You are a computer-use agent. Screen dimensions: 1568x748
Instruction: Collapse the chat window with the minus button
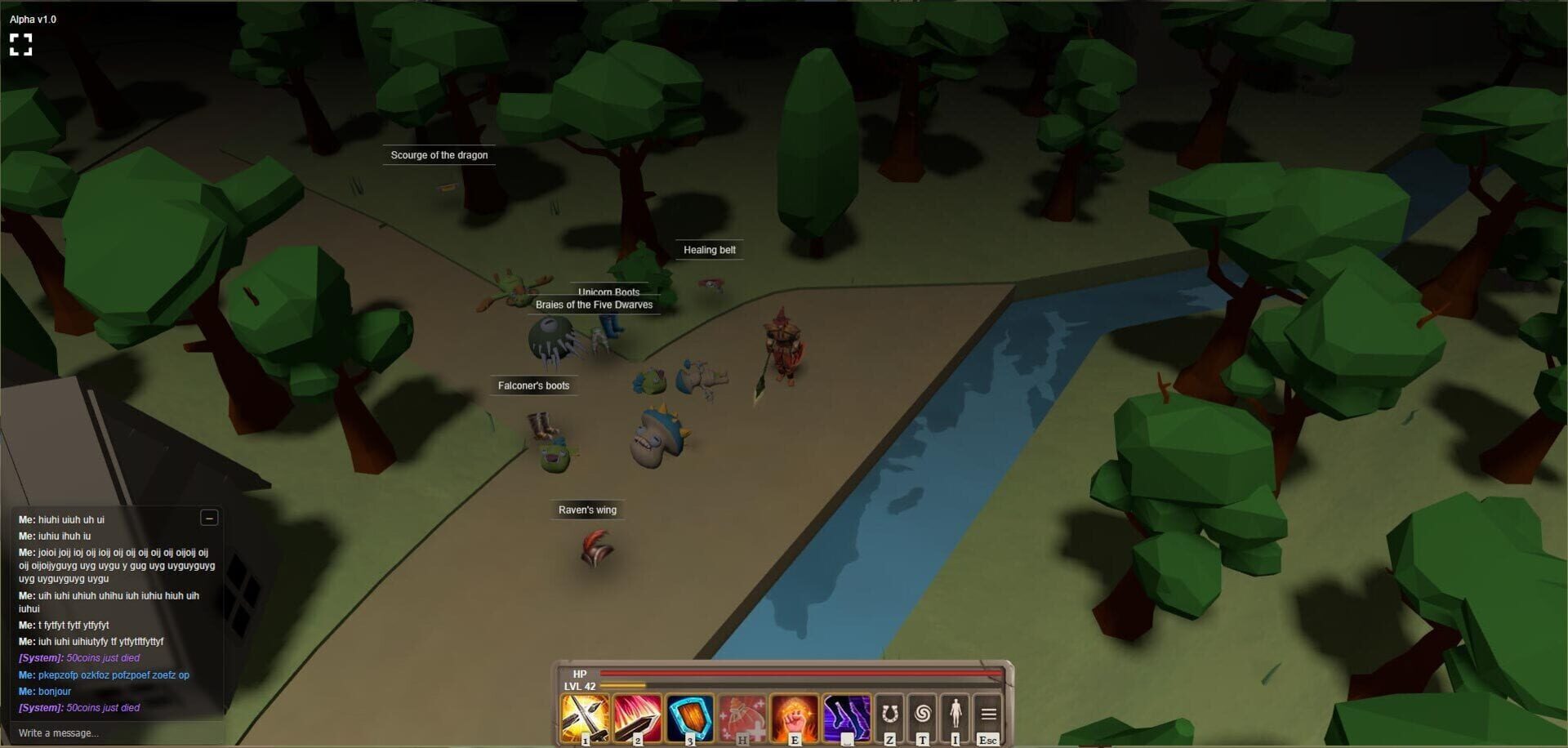[x=210, y=519]
